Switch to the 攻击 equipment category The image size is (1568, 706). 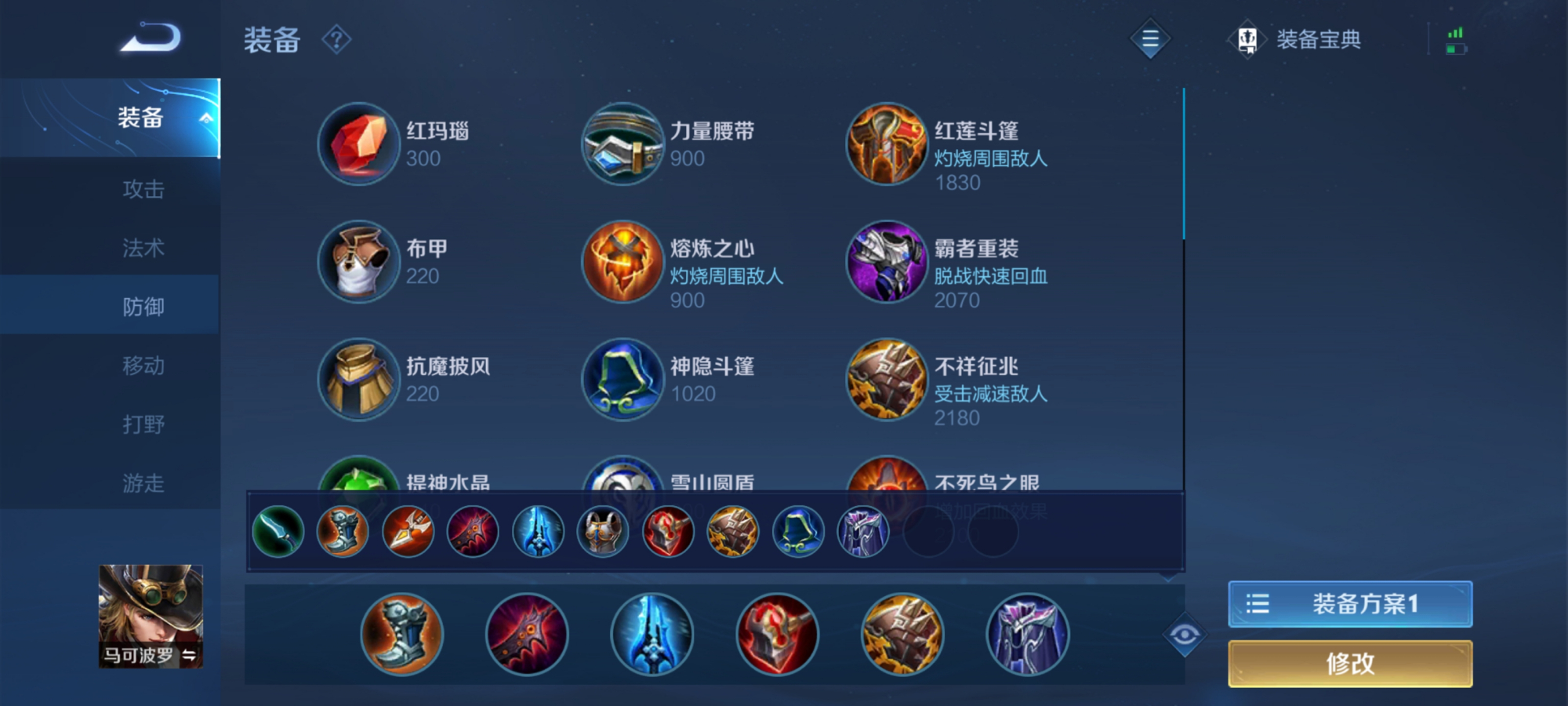145,188
